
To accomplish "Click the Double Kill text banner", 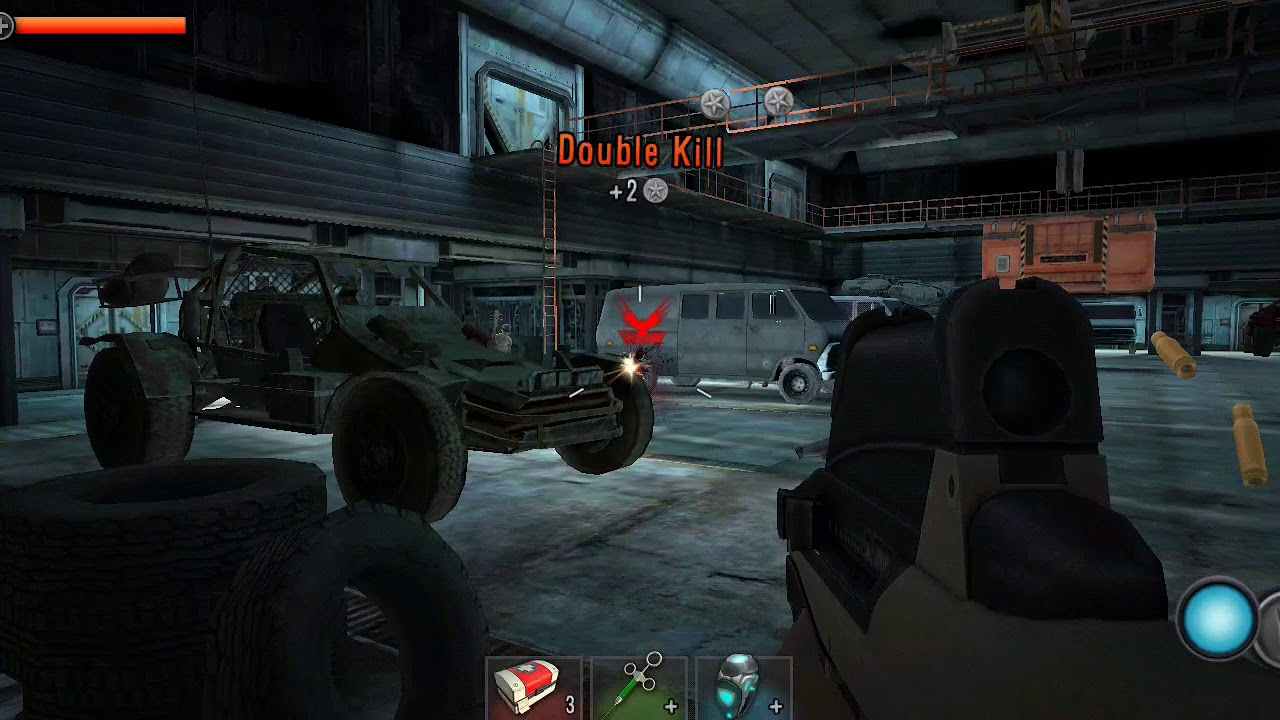I will point(642,153).
